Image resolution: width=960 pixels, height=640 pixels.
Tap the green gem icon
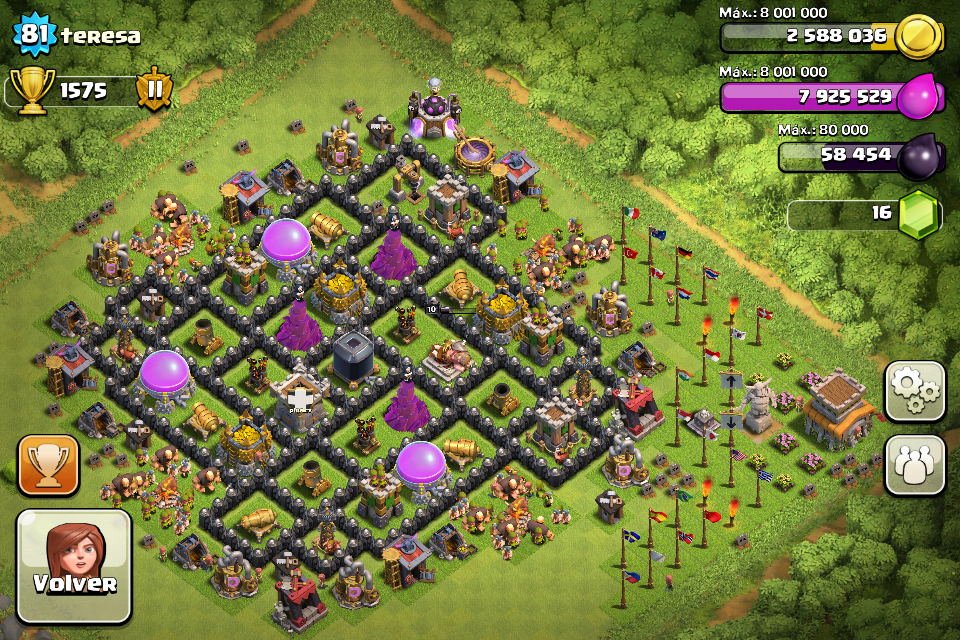coord(918,214)
